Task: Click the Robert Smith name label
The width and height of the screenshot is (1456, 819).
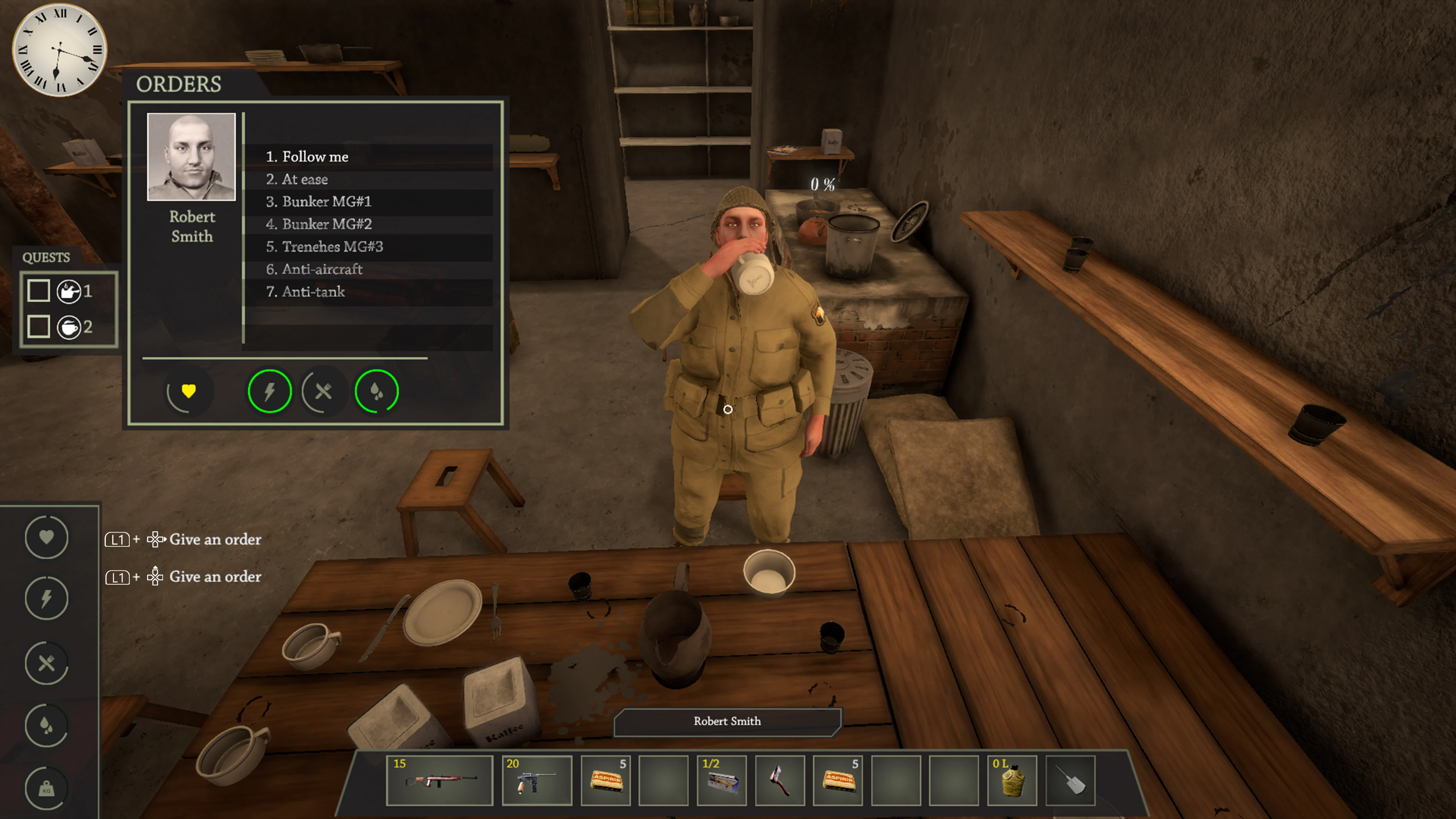Action: coord(727,721)
